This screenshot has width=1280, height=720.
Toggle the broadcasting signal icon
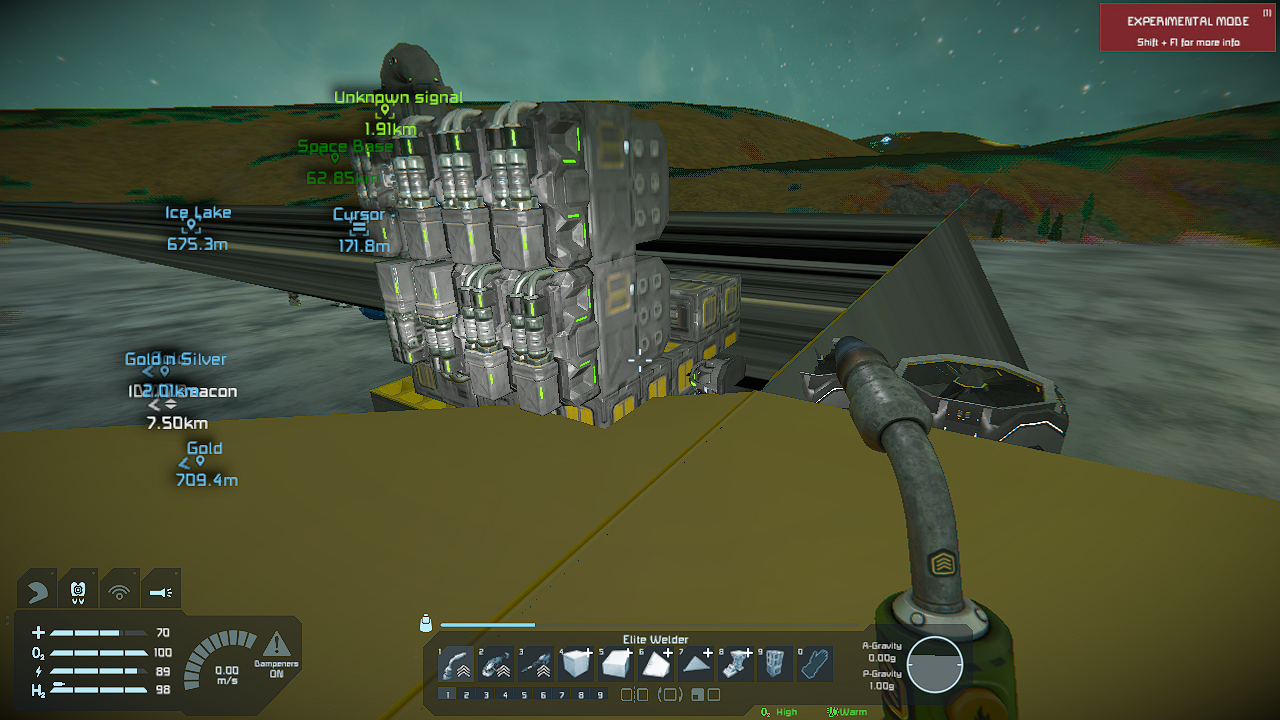tap(119, 592)
